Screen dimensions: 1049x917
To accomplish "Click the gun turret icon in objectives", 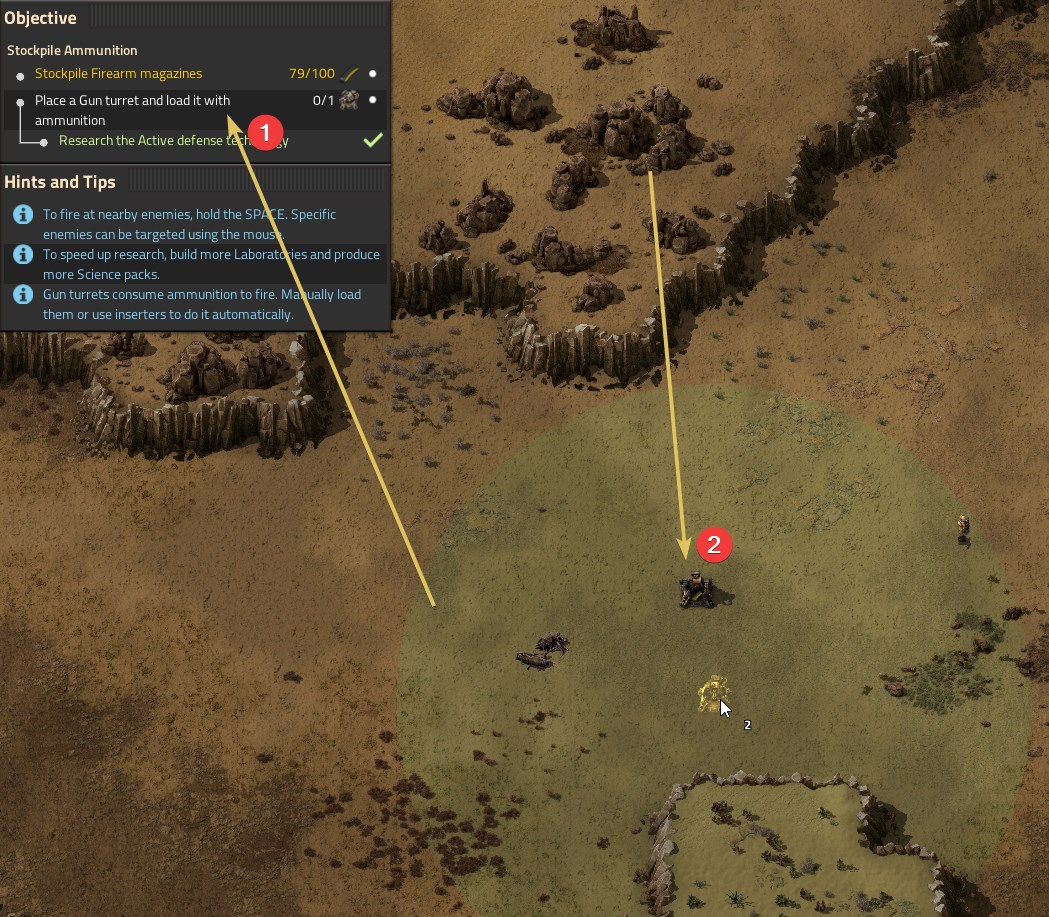I will point(349,100).
